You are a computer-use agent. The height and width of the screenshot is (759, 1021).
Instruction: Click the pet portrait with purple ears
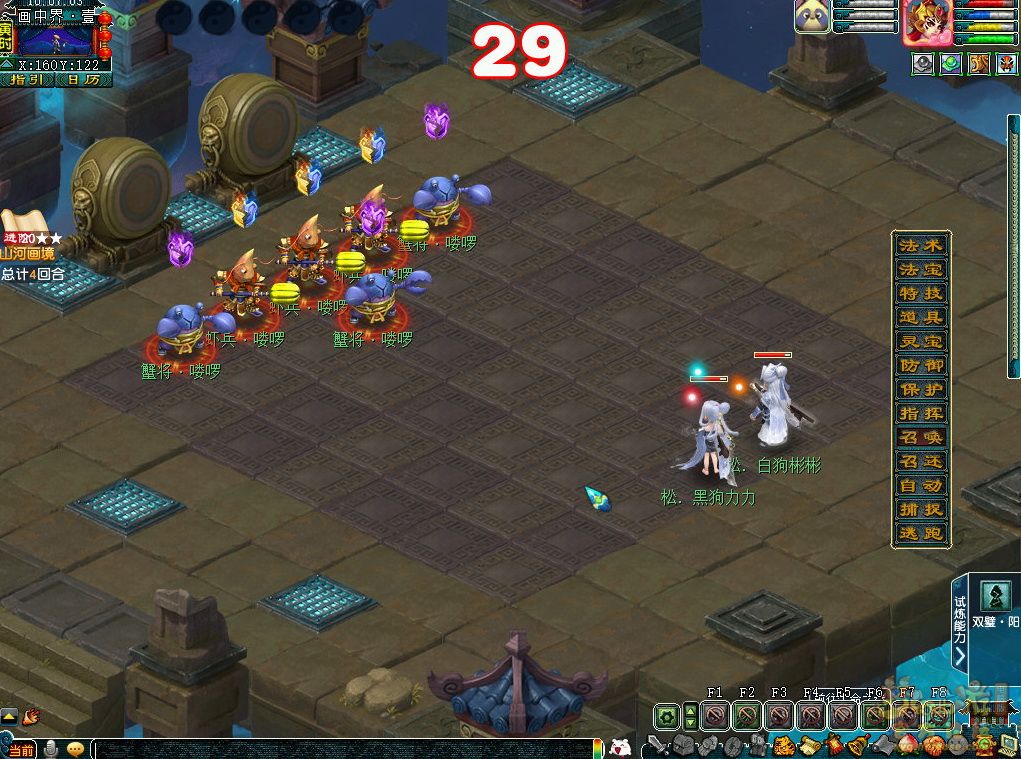point(812,18)
